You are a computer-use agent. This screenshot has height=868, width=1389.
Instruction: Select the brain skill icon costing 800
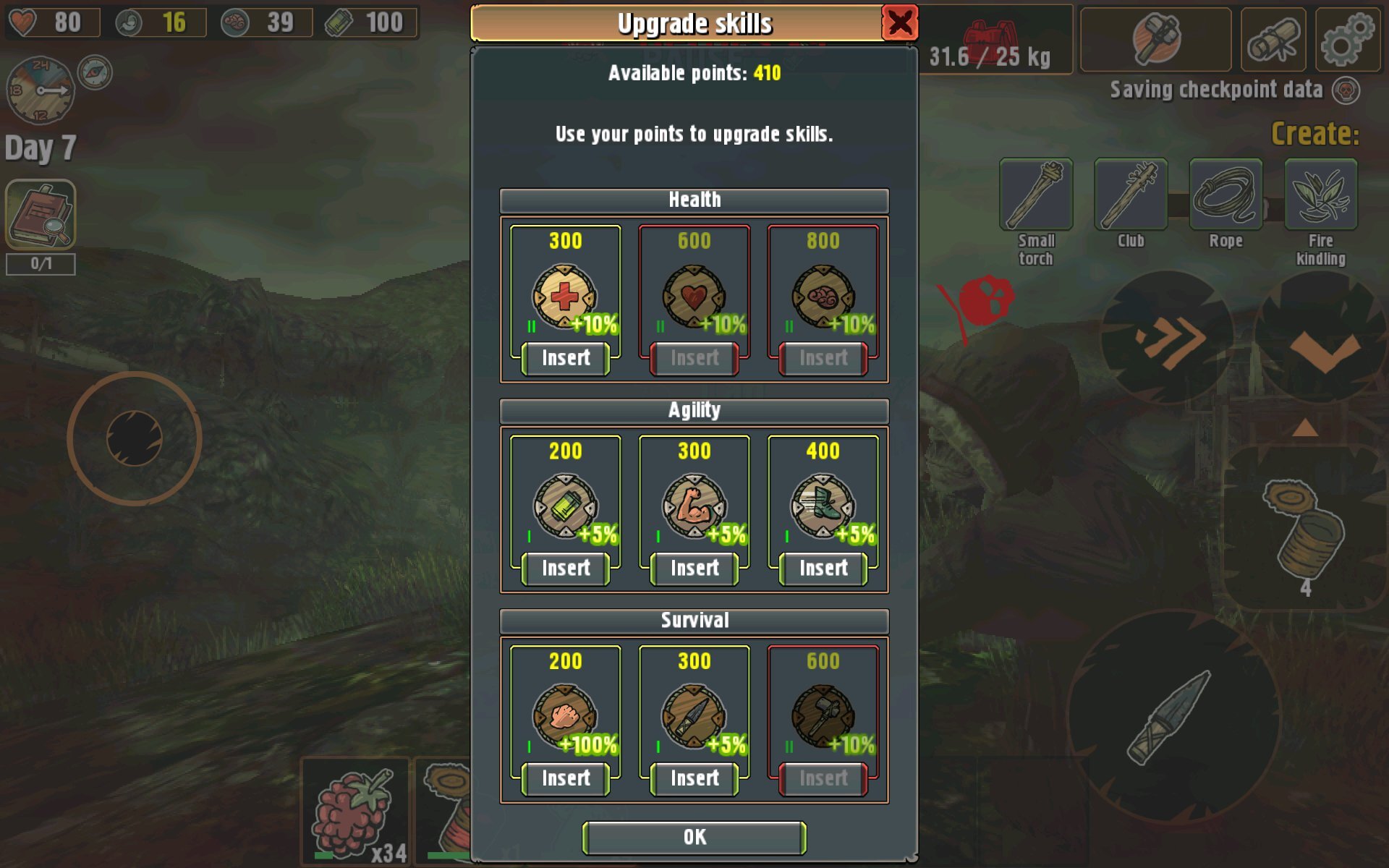click(823, 297)
